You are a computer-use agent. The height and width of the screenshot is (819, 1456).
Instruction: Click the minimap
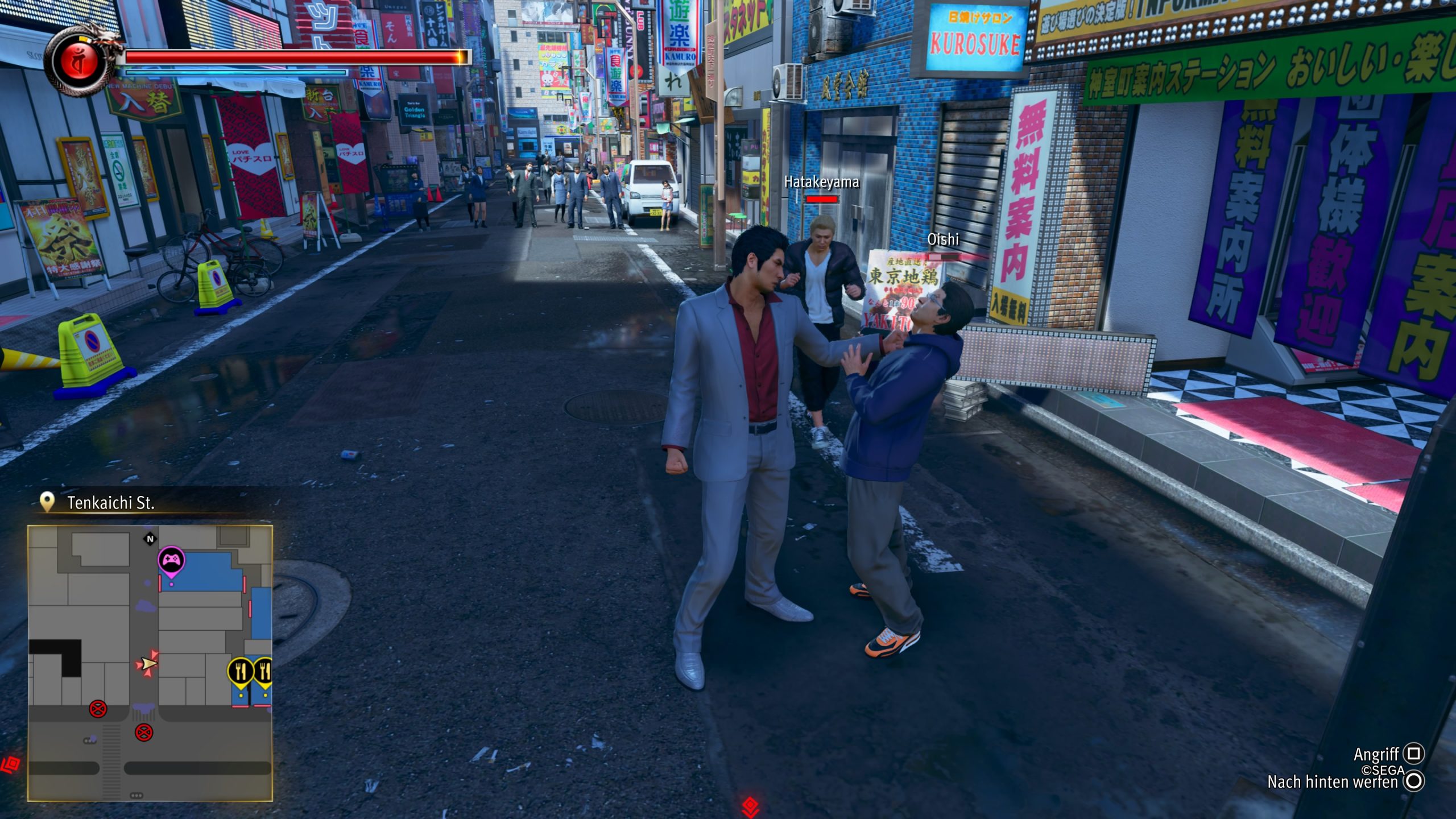pyautogui.click(x=150, y=663)
